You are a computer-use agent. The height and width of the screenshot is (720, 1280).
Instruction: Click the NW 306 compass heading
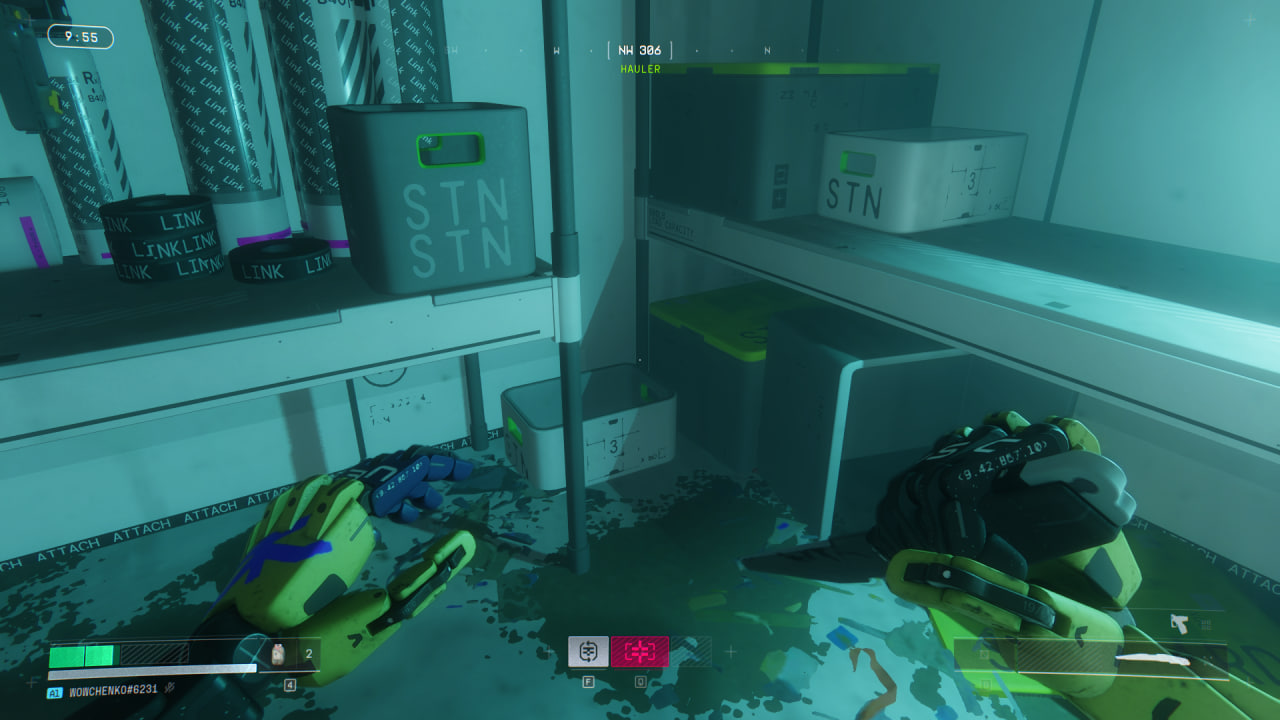coord(640,50)
